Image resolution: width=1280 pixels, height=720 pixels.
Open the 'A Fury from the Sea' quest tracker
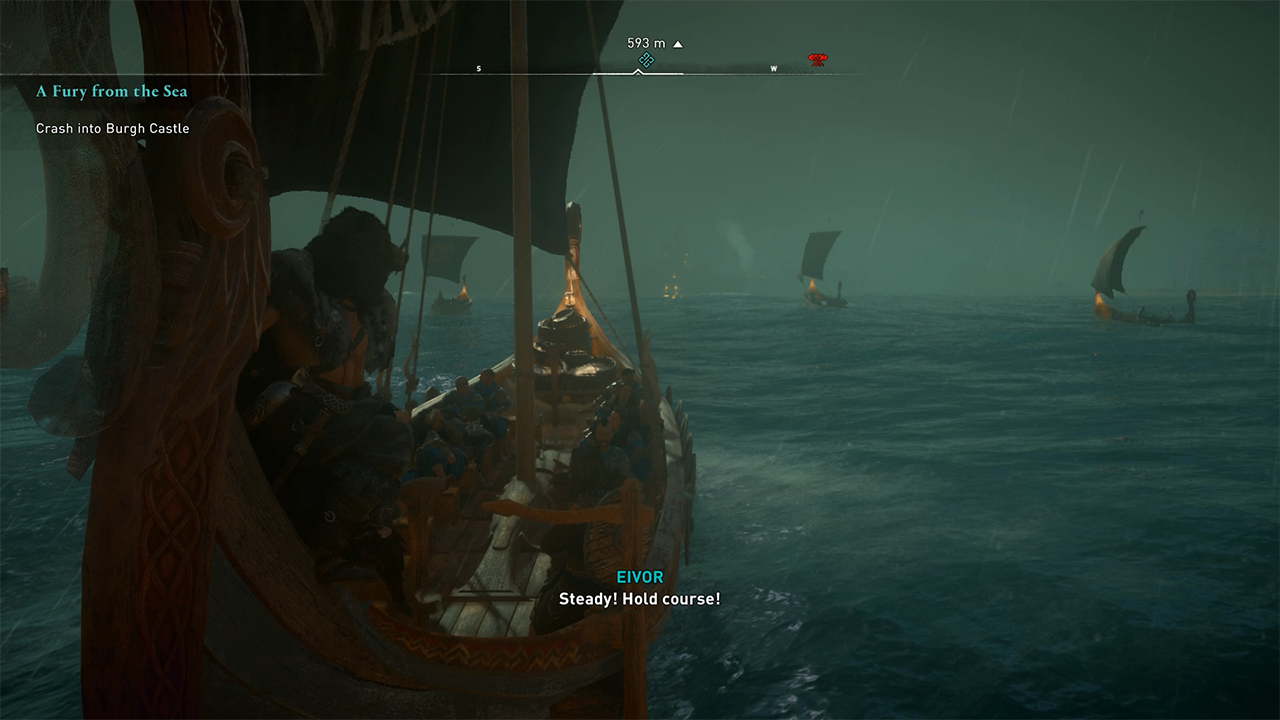pos(112,91)
